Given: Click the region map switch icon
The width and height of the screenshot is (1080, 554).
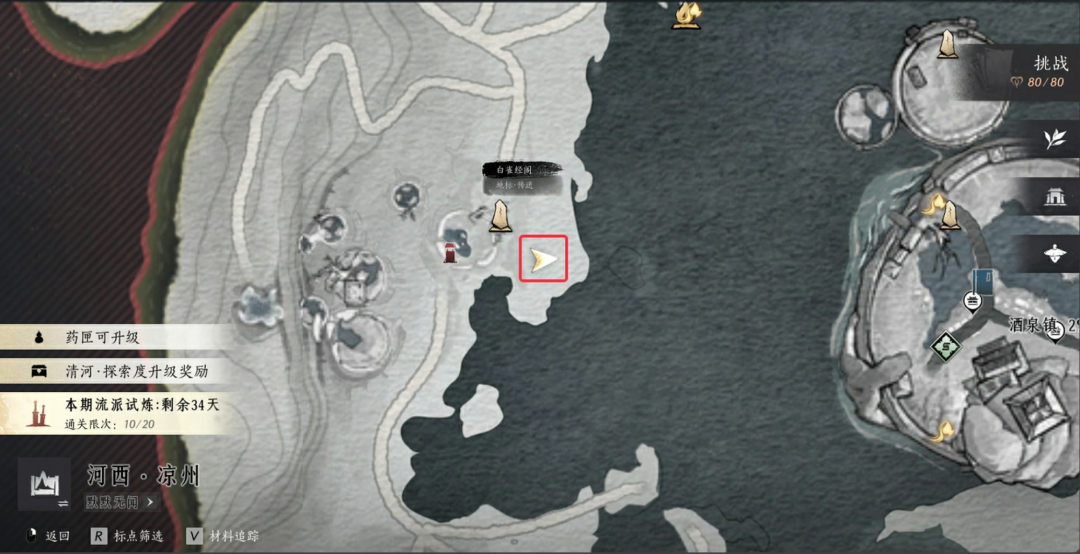Looking at the screenshot, I should point(44,485).
